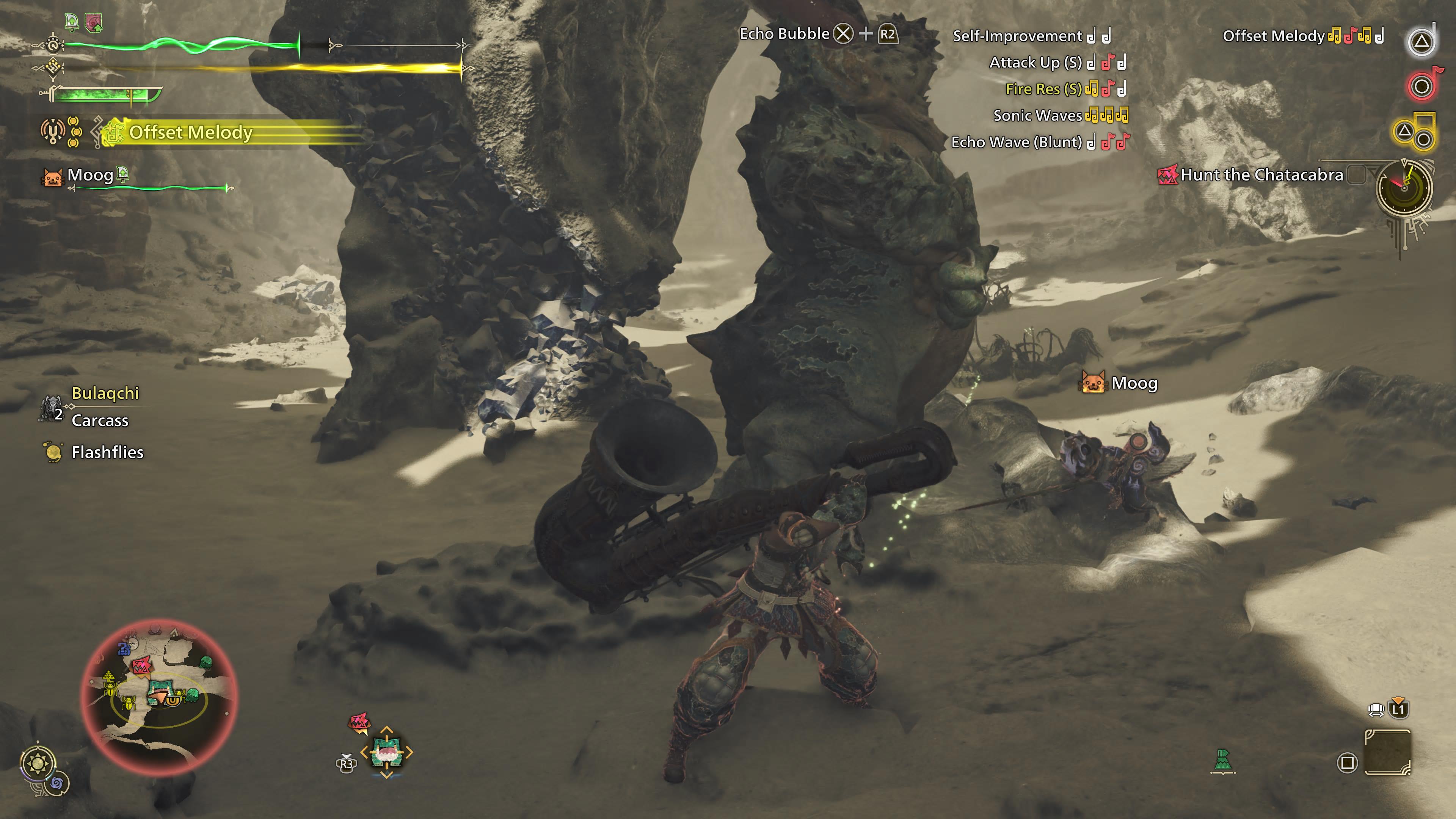Select the Chatacabra marker on minimap
The height and width of the screenshot is (819, 1456).
click(141, 665)
